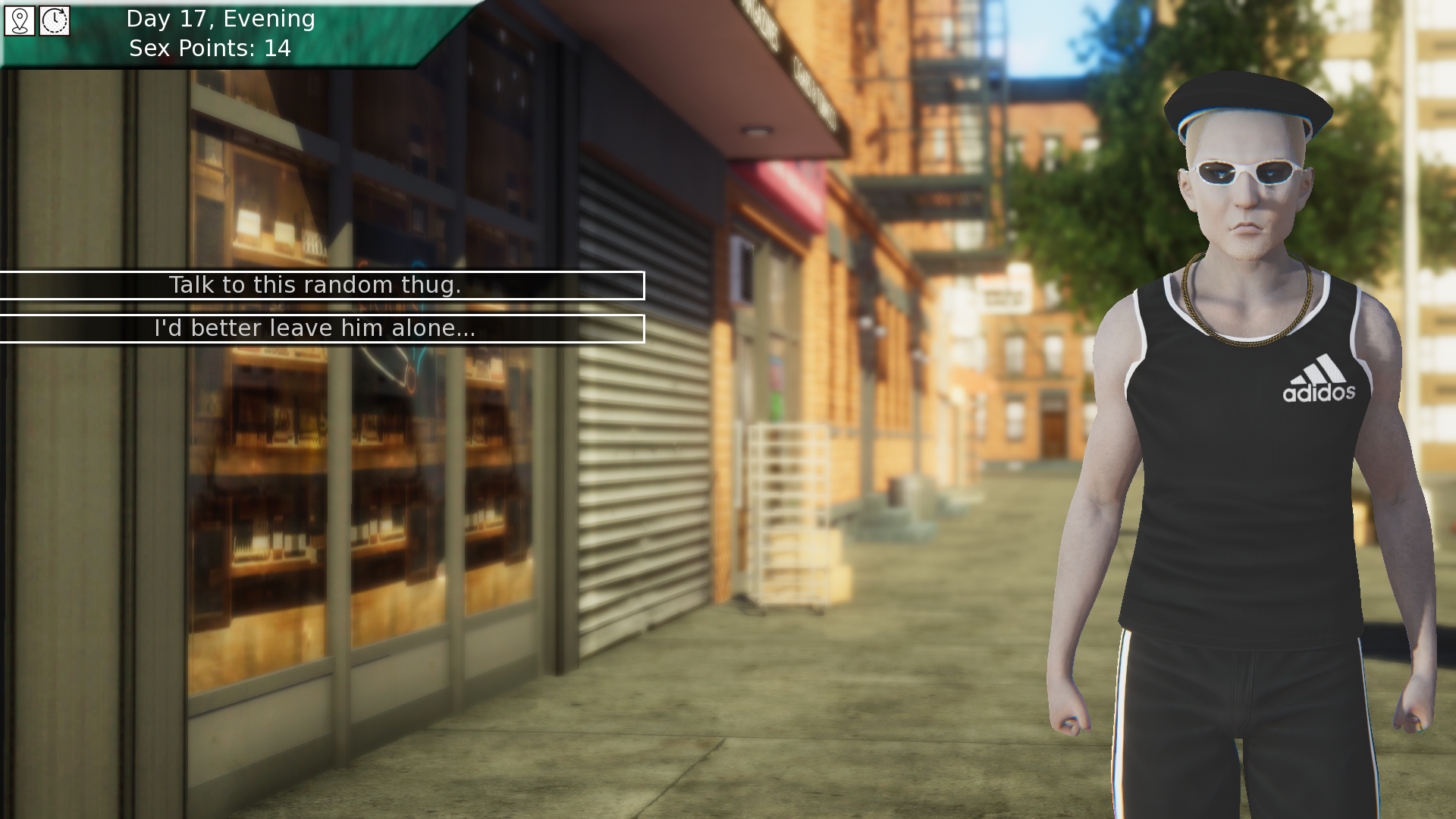Select 'I'd better leave him alone...'
This screenshot has width=1456, height=819.
[315, 328]
